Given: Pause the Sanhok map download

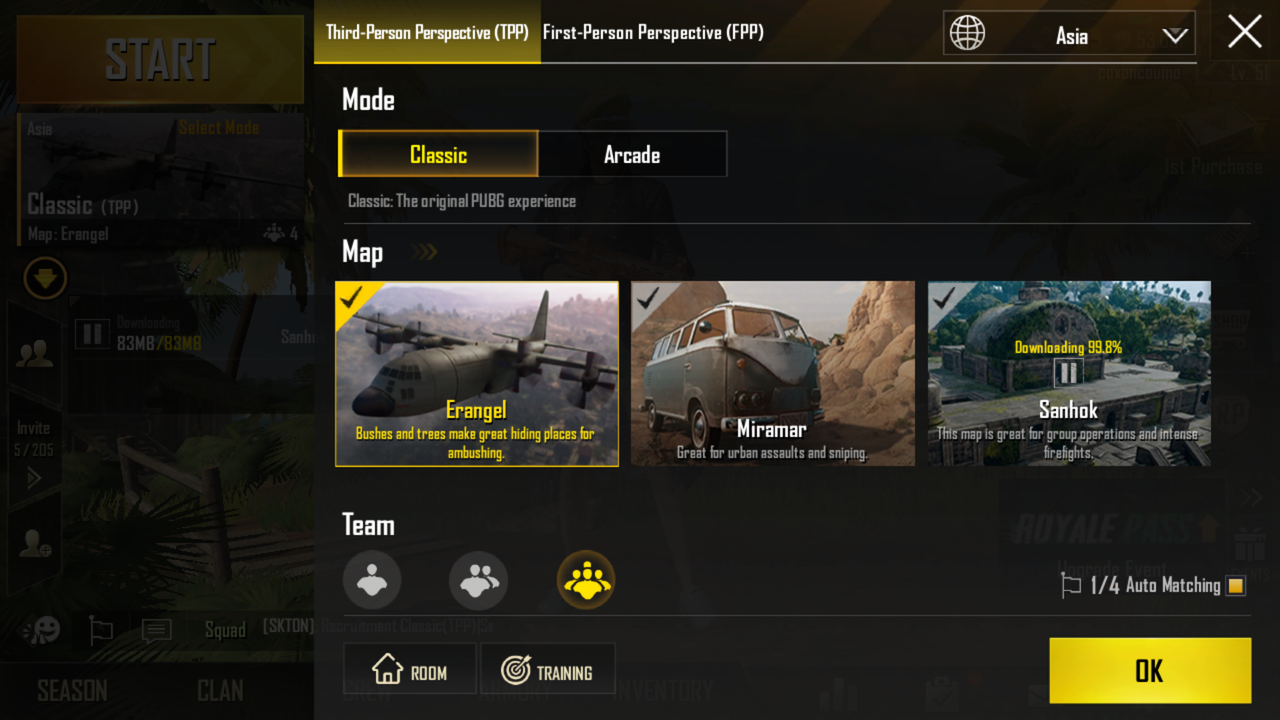Looking at the screenshot, I should [x=1069, y=373].
